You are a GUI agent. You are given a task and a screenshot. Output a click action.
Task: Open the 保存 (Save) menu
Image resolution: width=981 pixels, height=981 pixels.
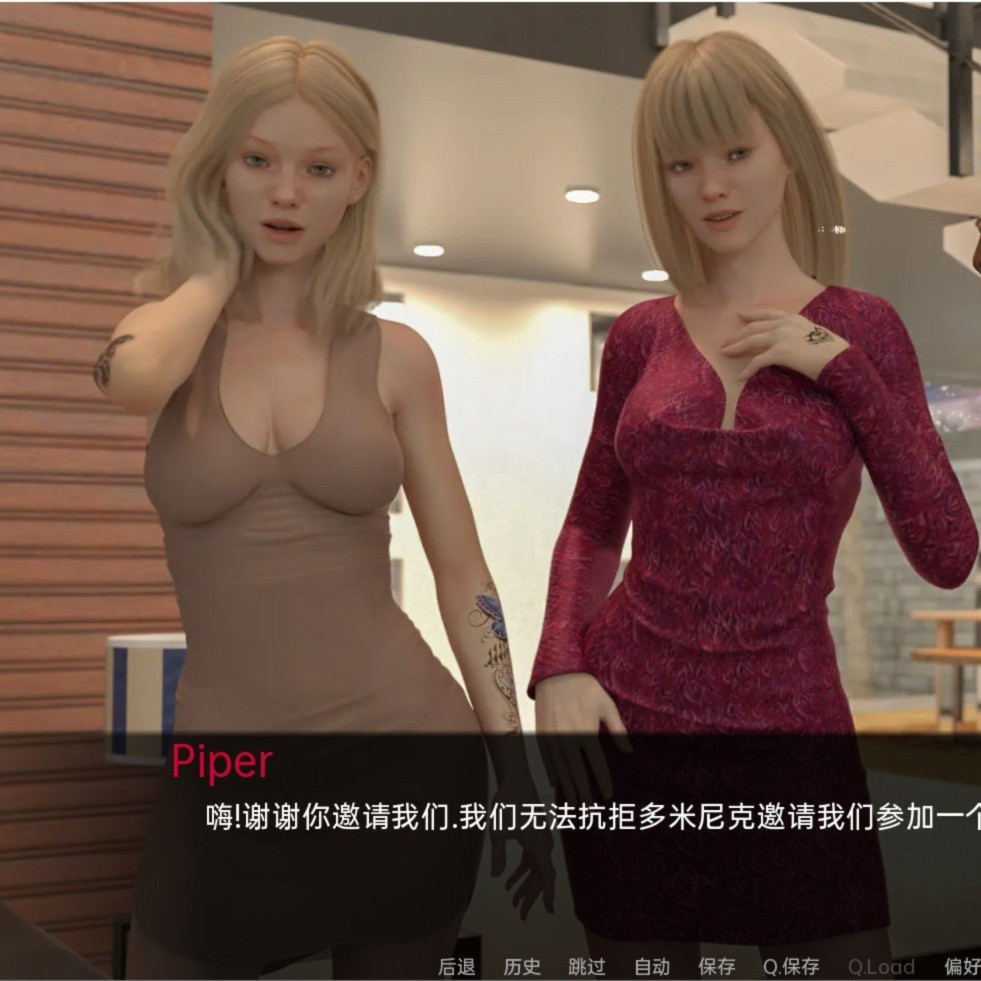click(716, 966)
